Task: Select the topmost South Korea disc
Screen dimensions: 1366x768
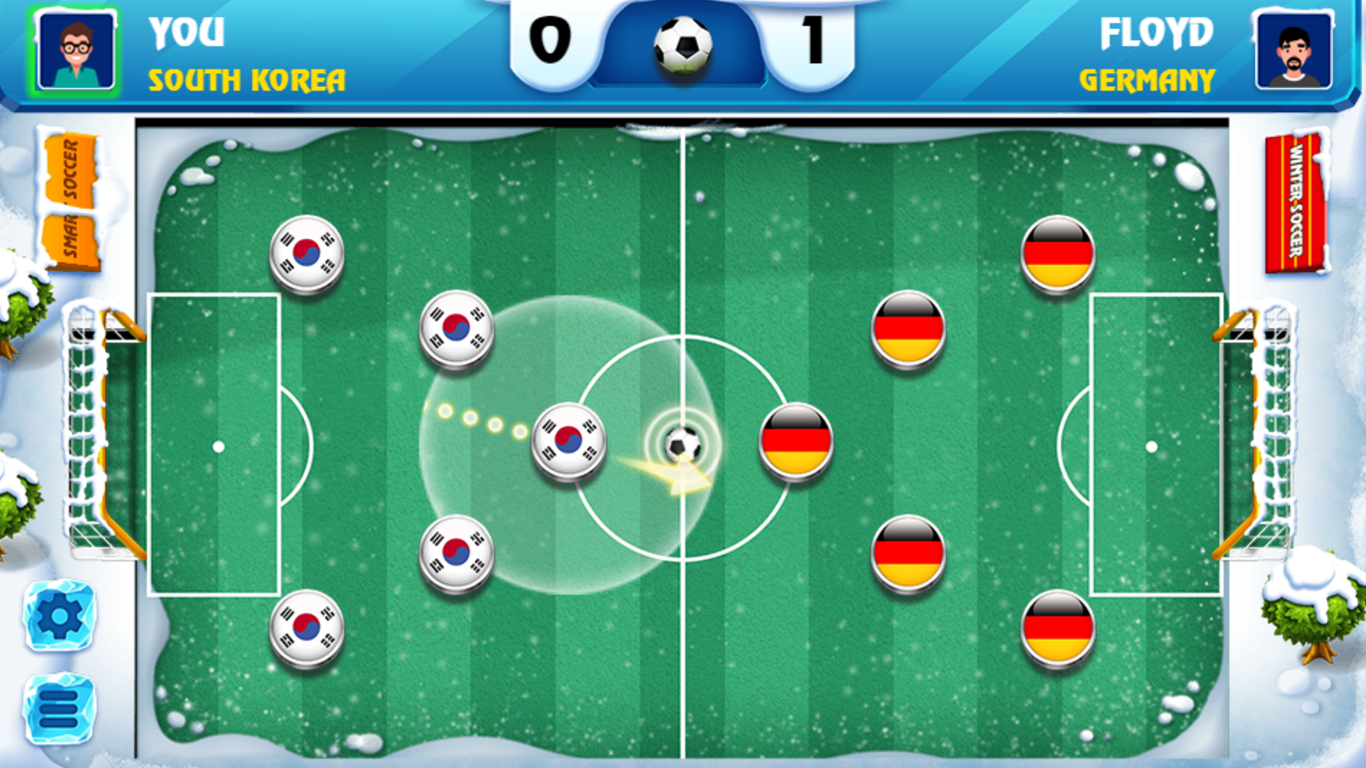Action: pyautogui.click(x=305, y=253)
